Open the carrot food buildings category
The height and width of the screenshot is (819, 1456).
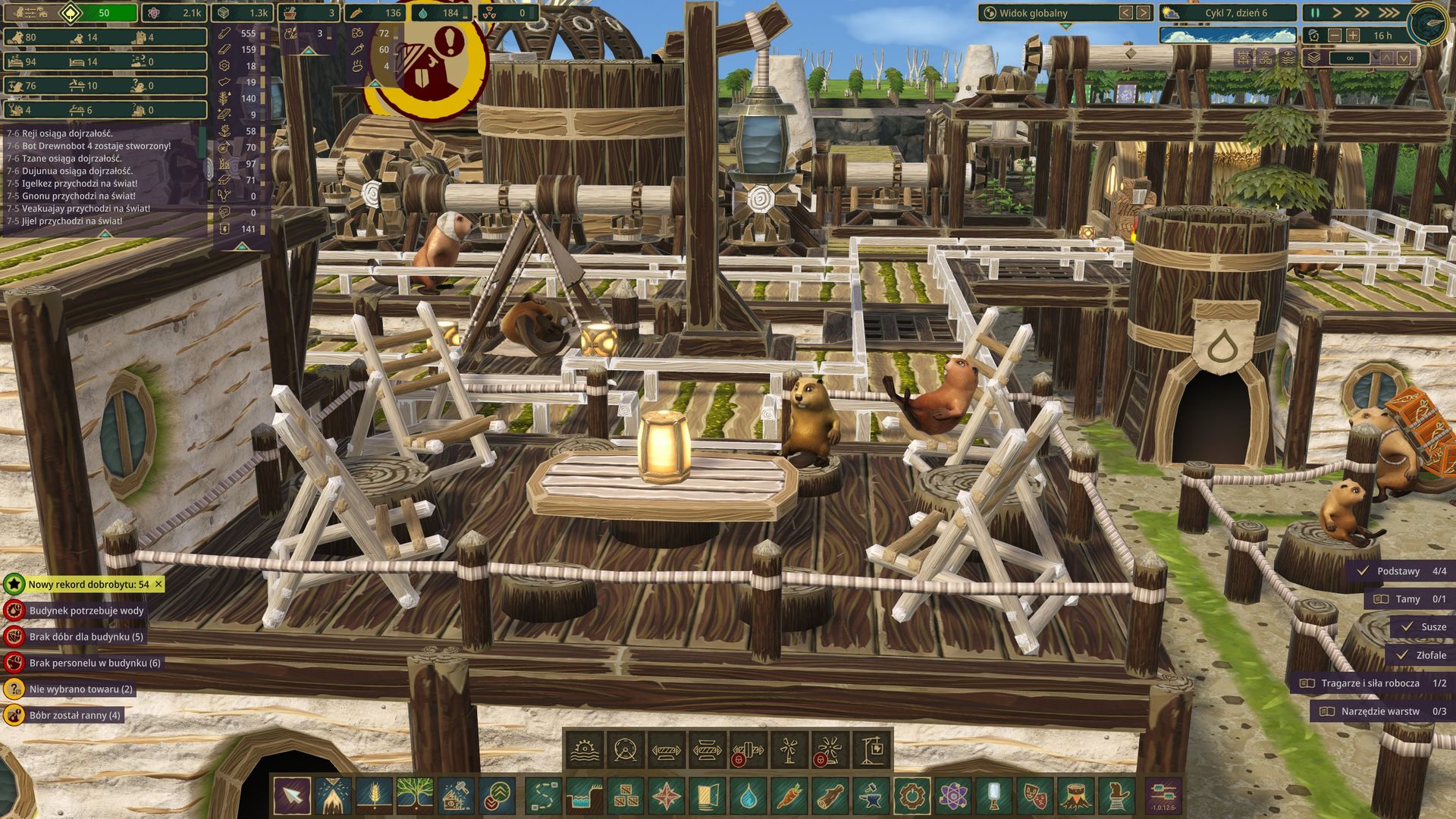click(x=789, y=795)
